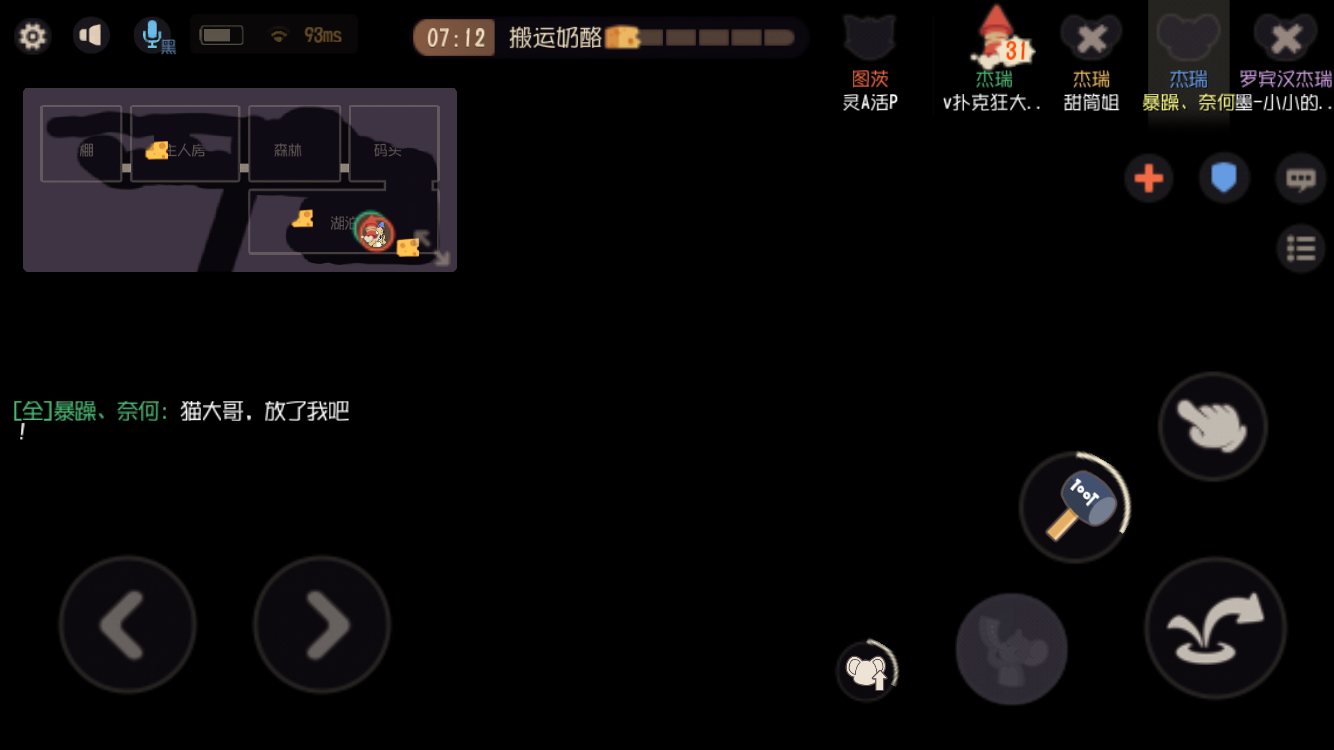Click the chat message from 暴躁、奈何
Viewport: 1334px width, 750px height.
pos(180,411)
